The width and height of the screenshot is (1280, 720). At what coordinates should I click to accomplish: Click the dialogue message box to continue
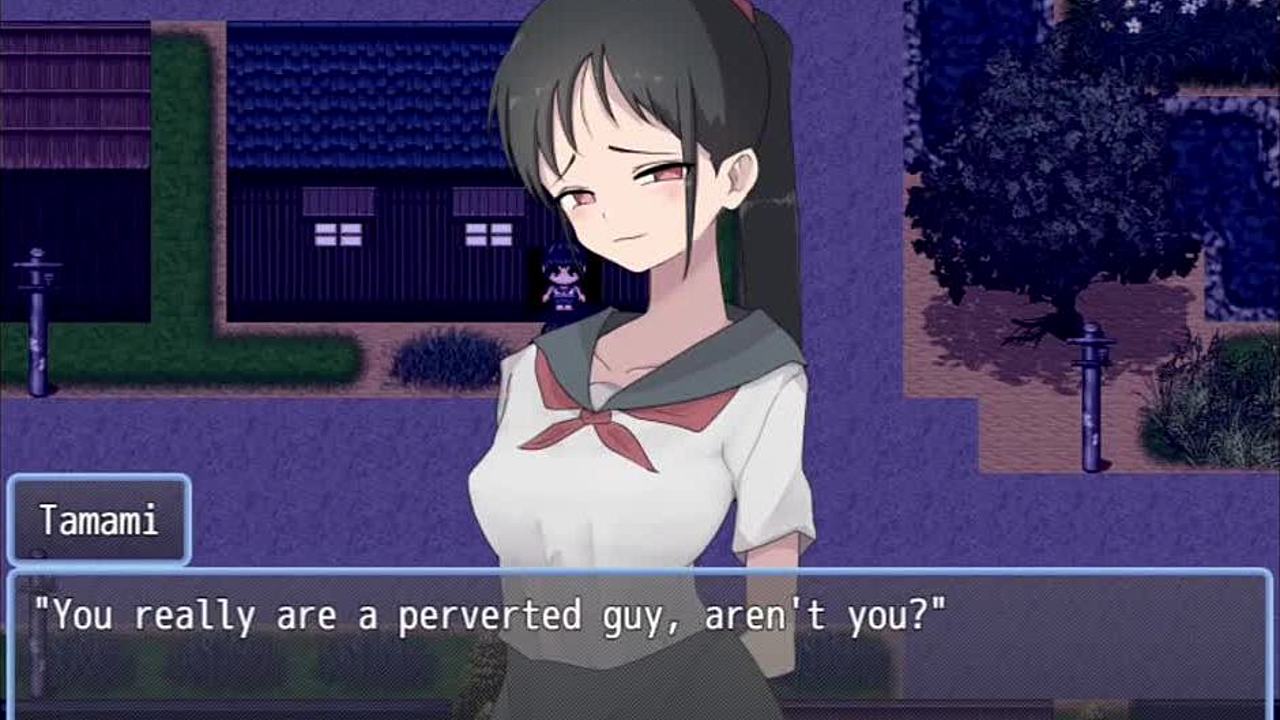[640, 638]
